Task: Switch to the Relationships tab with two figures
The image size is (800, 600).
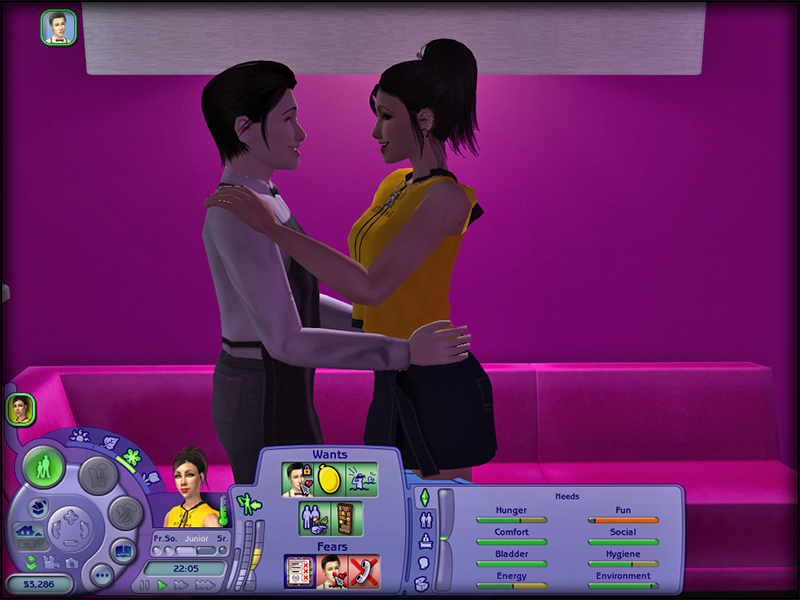Action: 423,520
